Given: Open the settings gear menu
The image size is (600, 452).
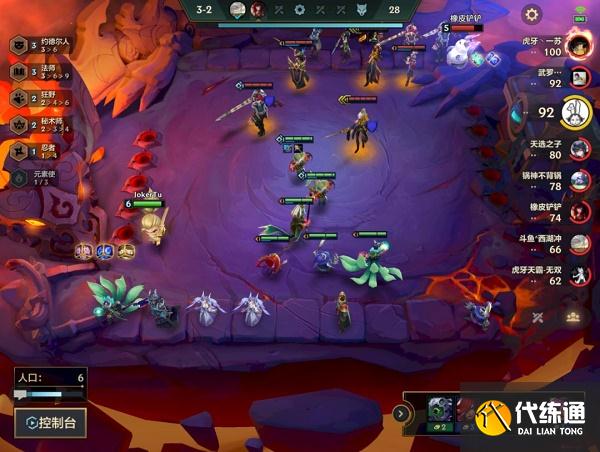Looking at the screenshot, I should 532,14.
